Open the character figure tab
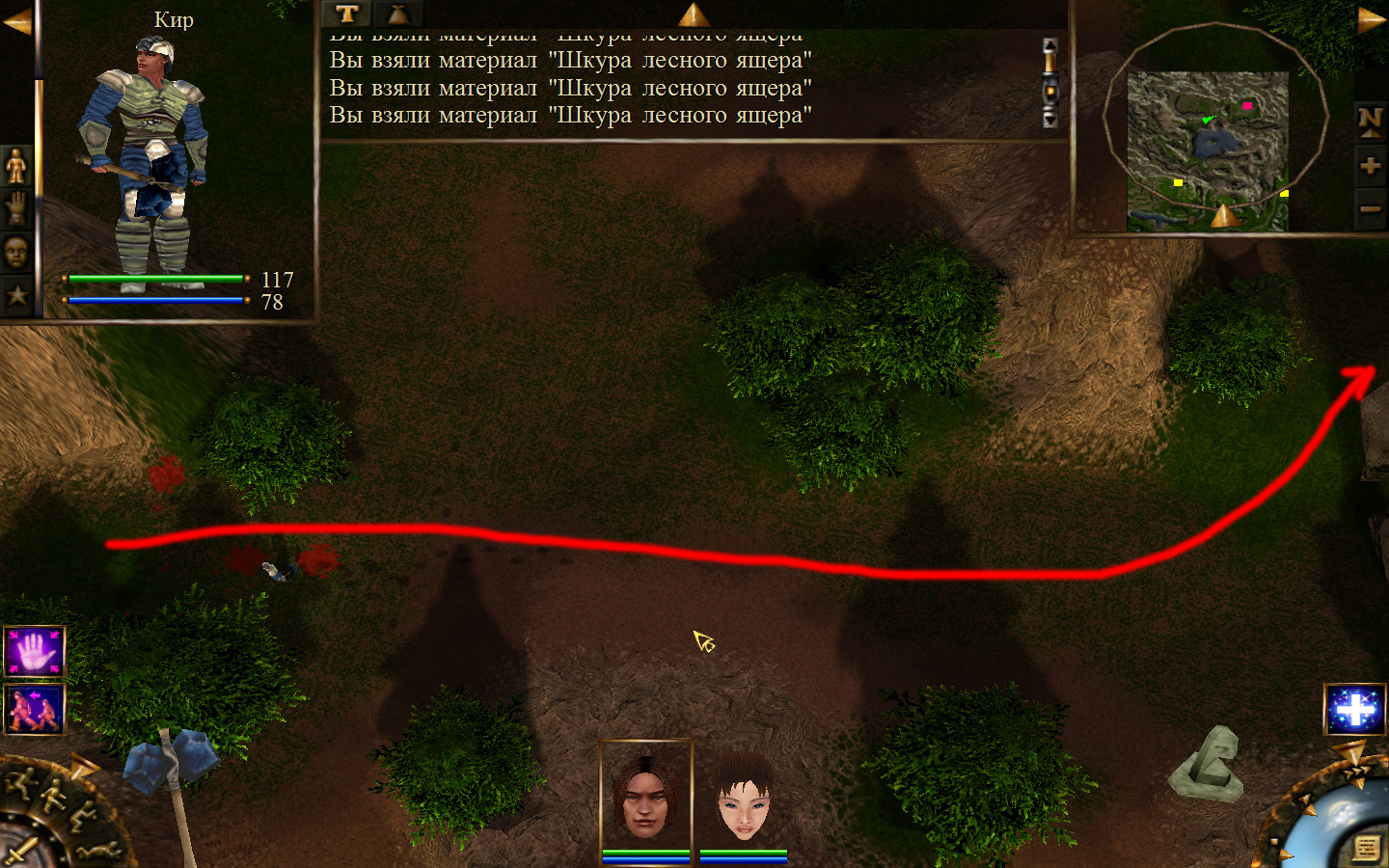The height and width of the screenshot is (868, 1389). 16,166
